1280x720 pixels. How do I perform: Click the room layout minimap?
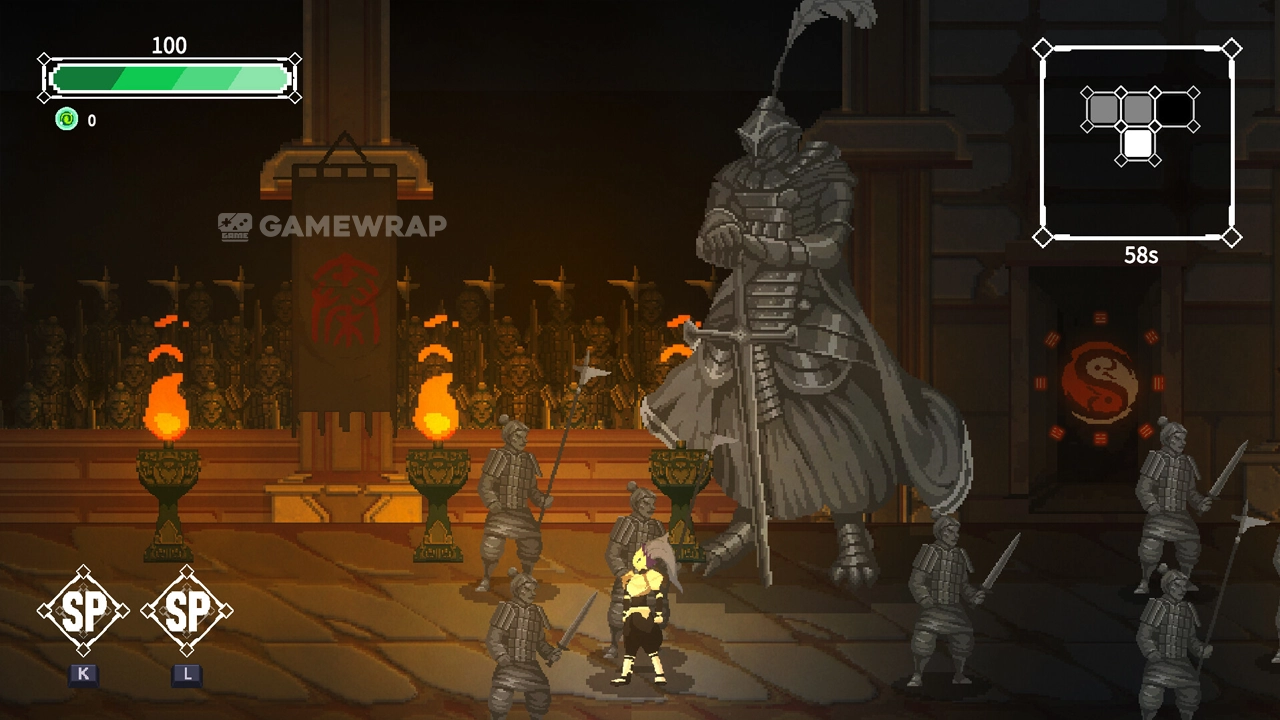tap(1137, 142)
